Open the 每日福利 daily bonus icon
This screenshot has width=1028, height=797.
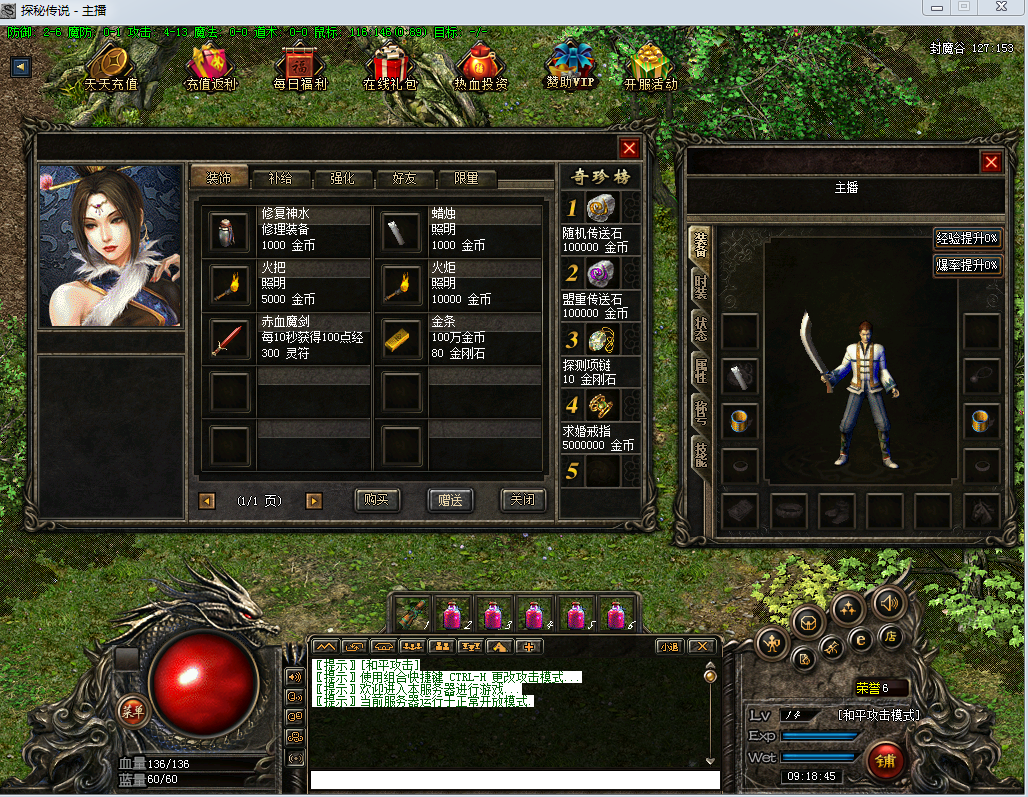tap(300, 68)
